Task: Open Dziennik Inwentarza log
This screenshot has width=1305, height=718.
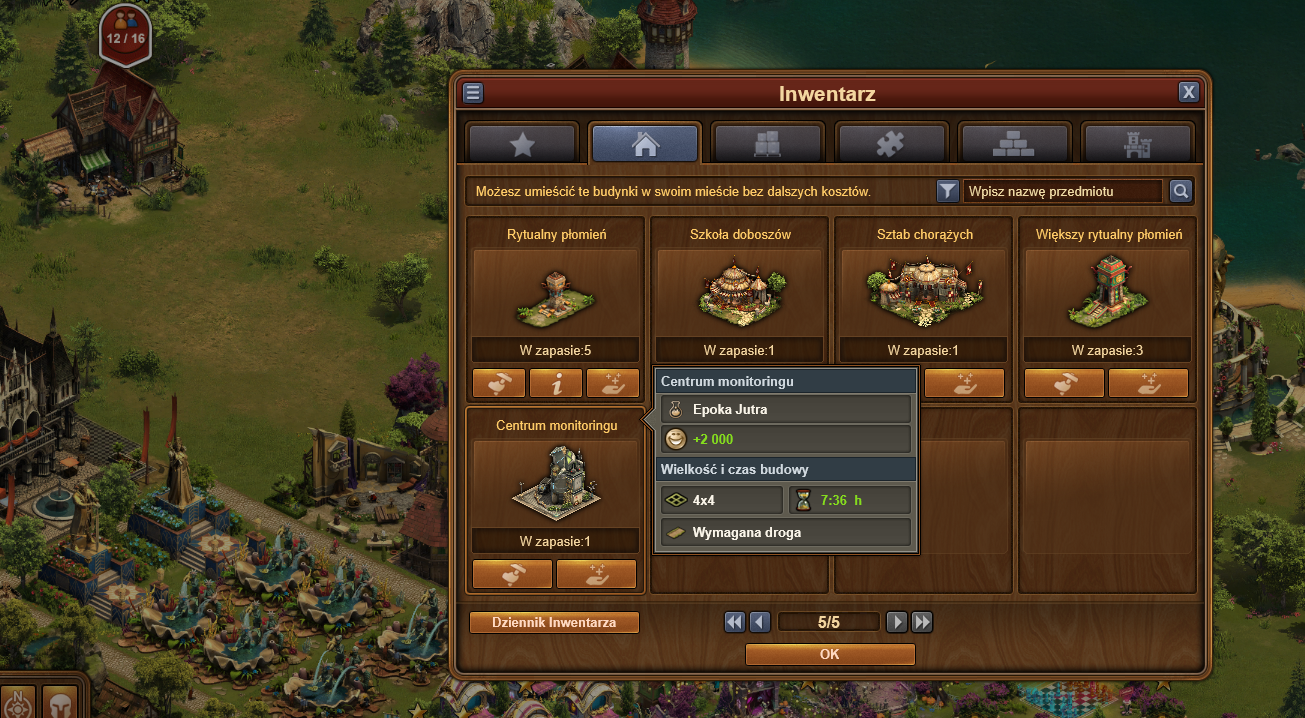Action: click(554, 622)
